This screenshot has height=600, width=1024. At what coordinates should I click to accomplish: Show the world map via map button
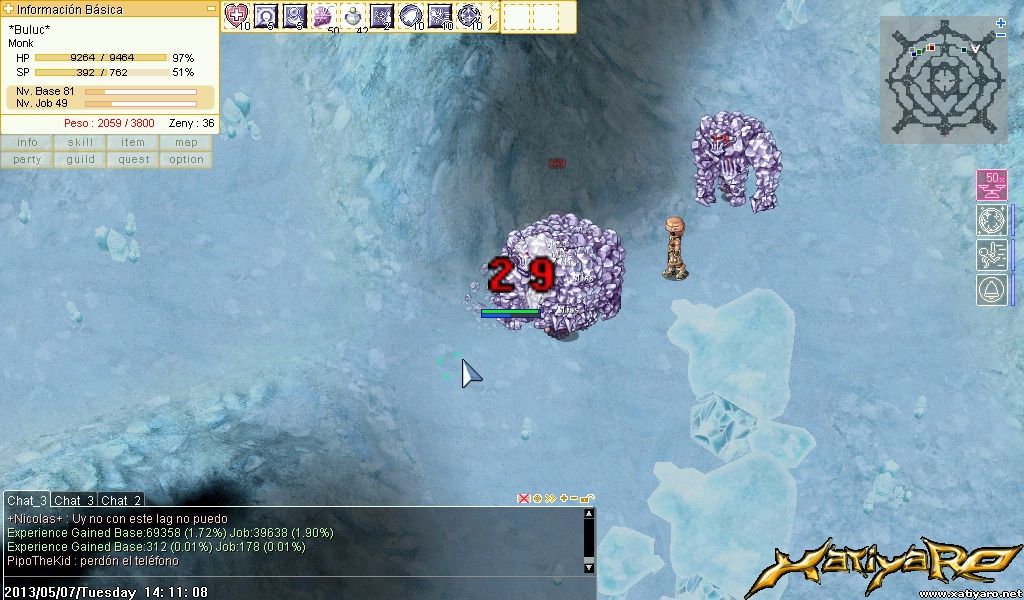[186, 143]
